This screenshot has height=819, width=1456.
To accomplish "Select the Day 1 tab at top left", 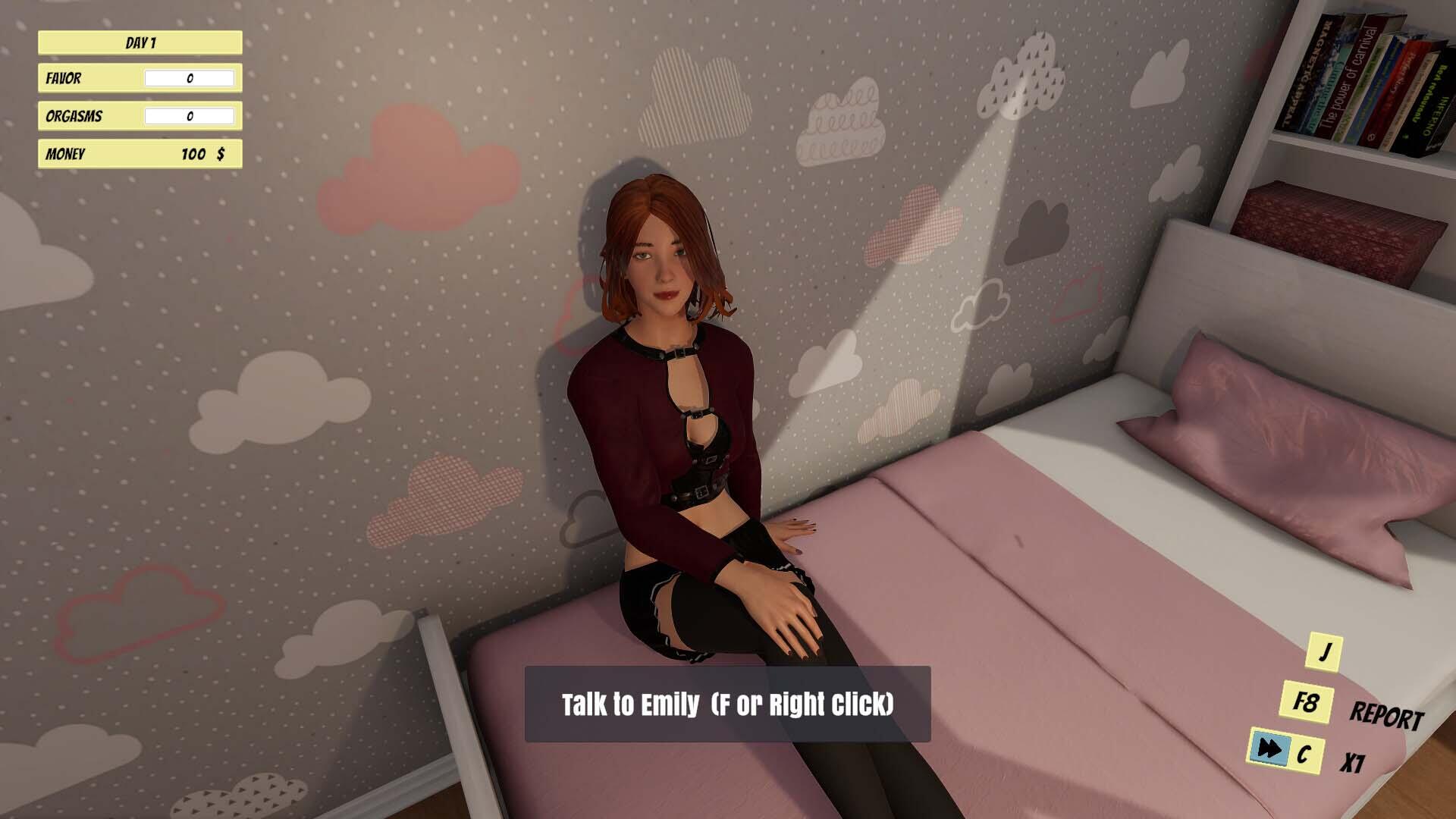I will click(x=140, y=43).
